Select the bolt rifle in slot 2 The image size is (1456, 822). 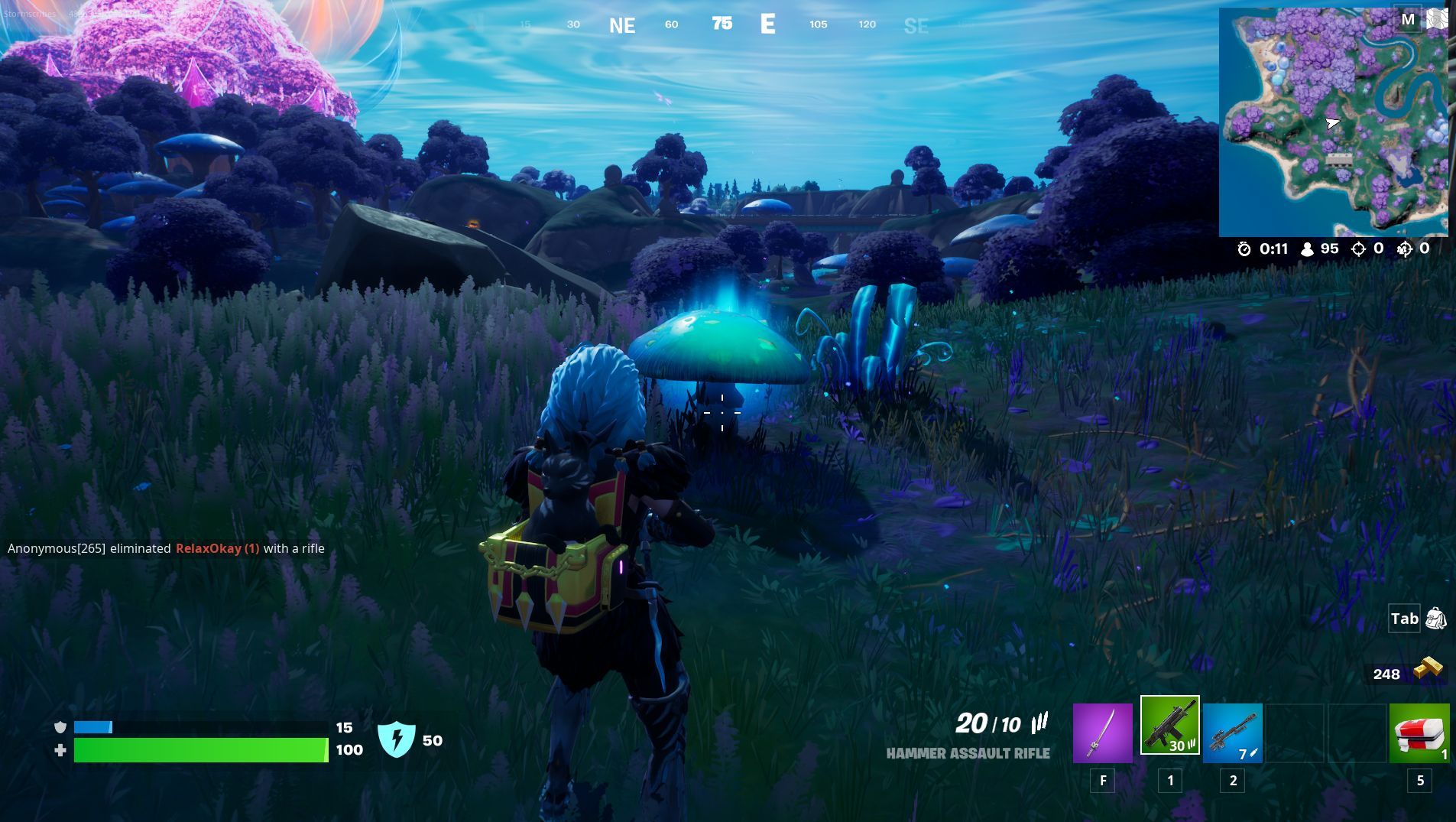(1233, 733)
